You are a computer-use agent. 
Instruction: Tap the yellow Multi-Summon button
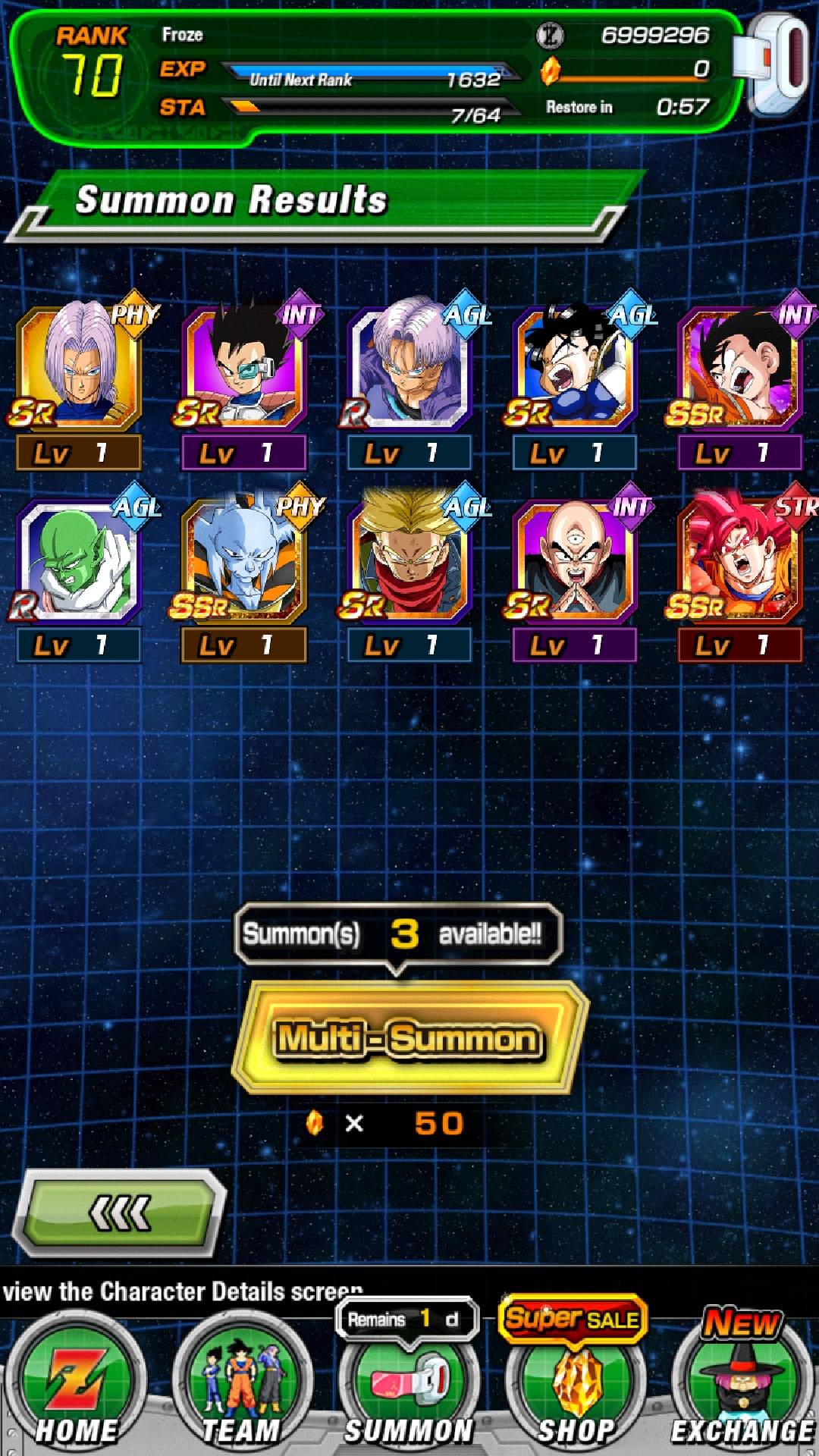(409, 1037)
